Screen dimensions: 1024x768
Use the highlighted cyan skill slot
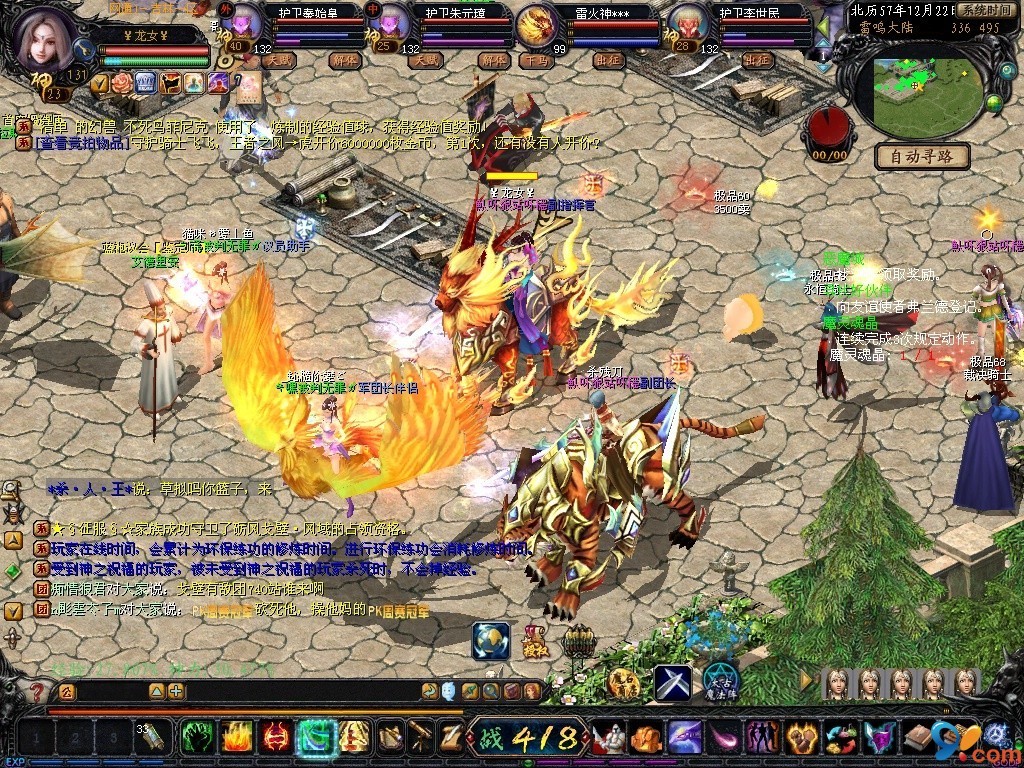click(x=315, y=738)
